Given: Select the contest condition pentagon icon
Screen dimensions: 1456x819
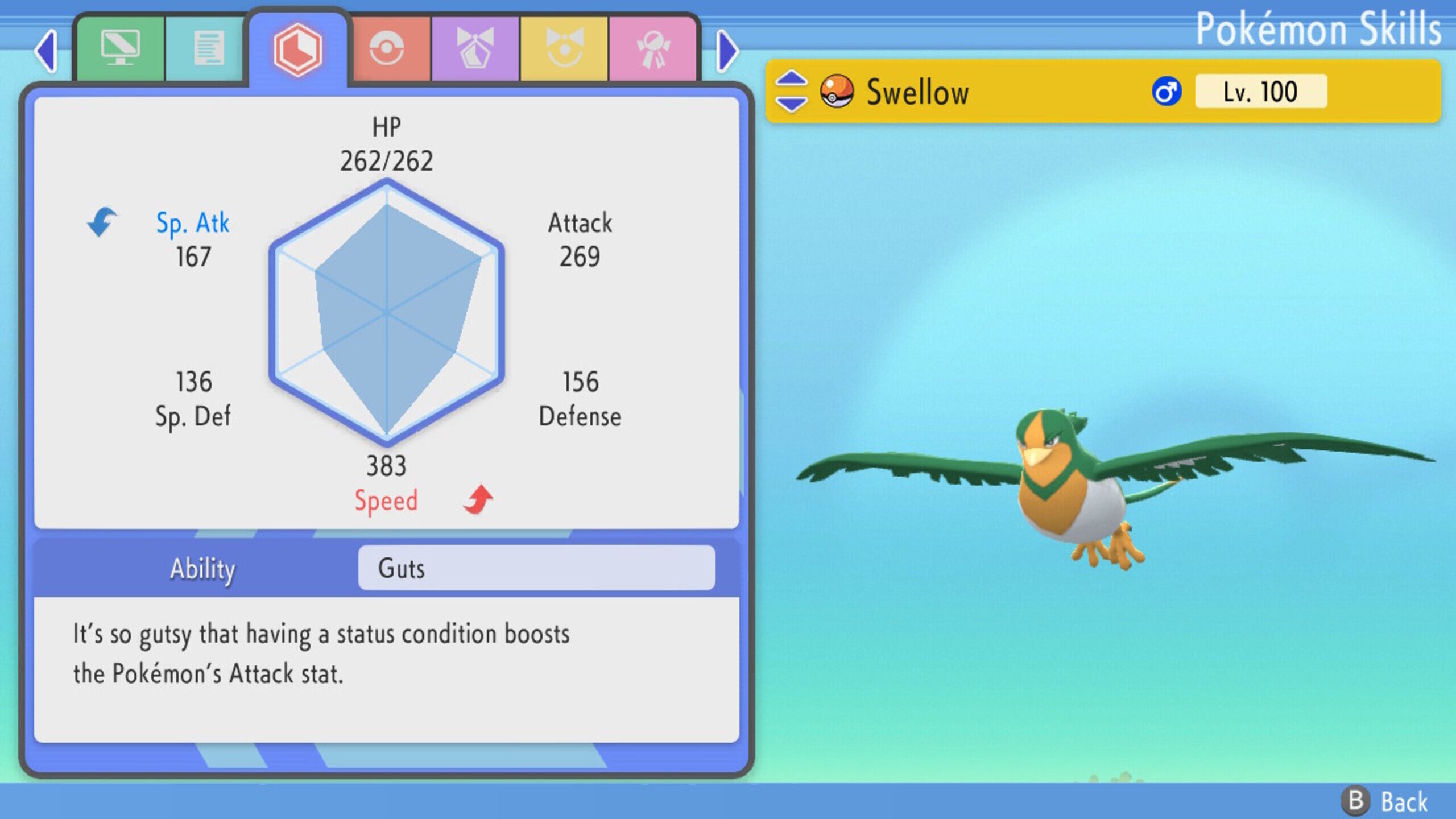Looking at the screenshot, I should [475, 48].
